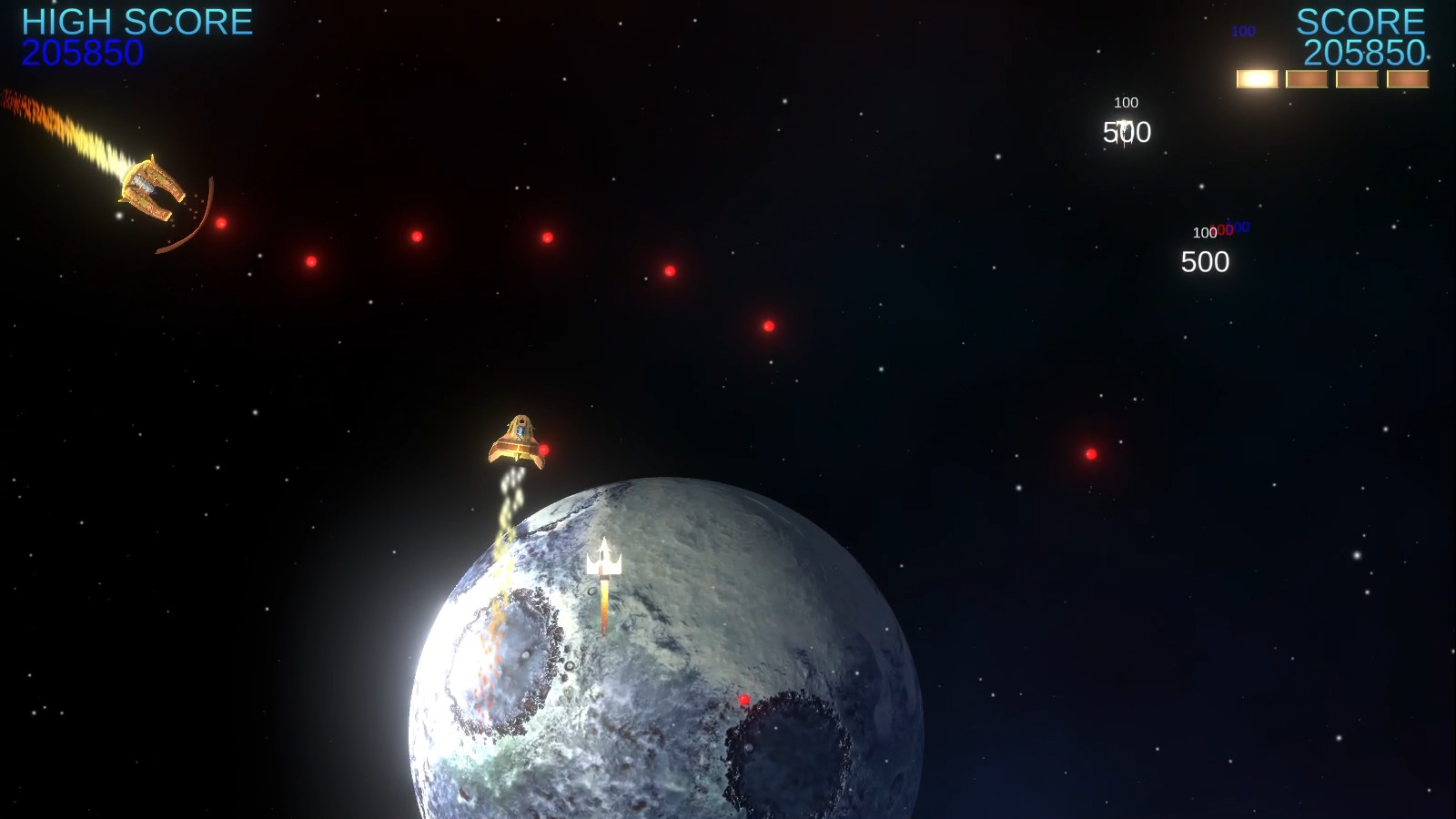This screenshot has width=1456, height=819.
Task: Select the glowing first life indicator bar
Action: point(1259,78)
